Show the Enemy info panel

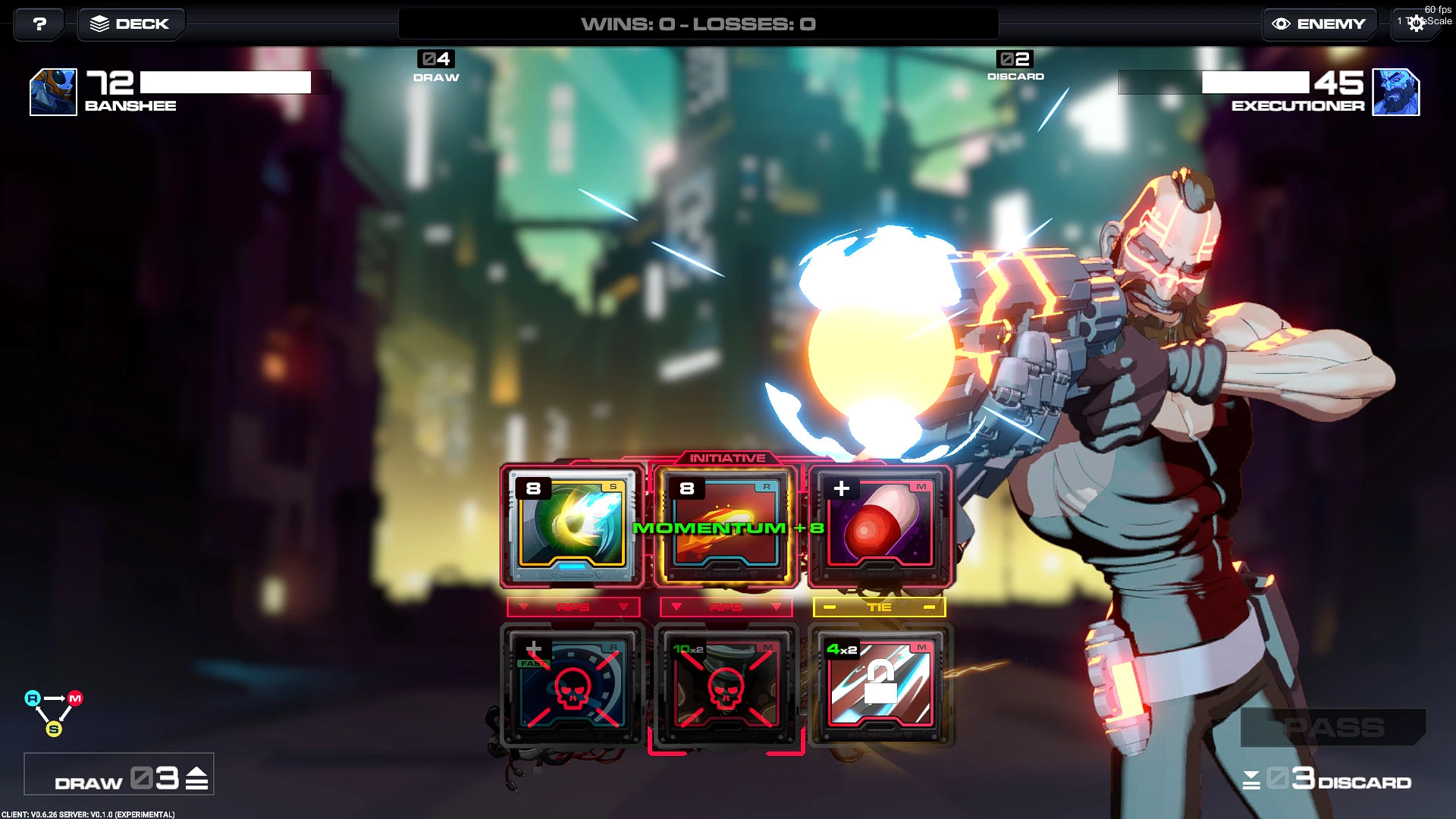point(1319,24)
